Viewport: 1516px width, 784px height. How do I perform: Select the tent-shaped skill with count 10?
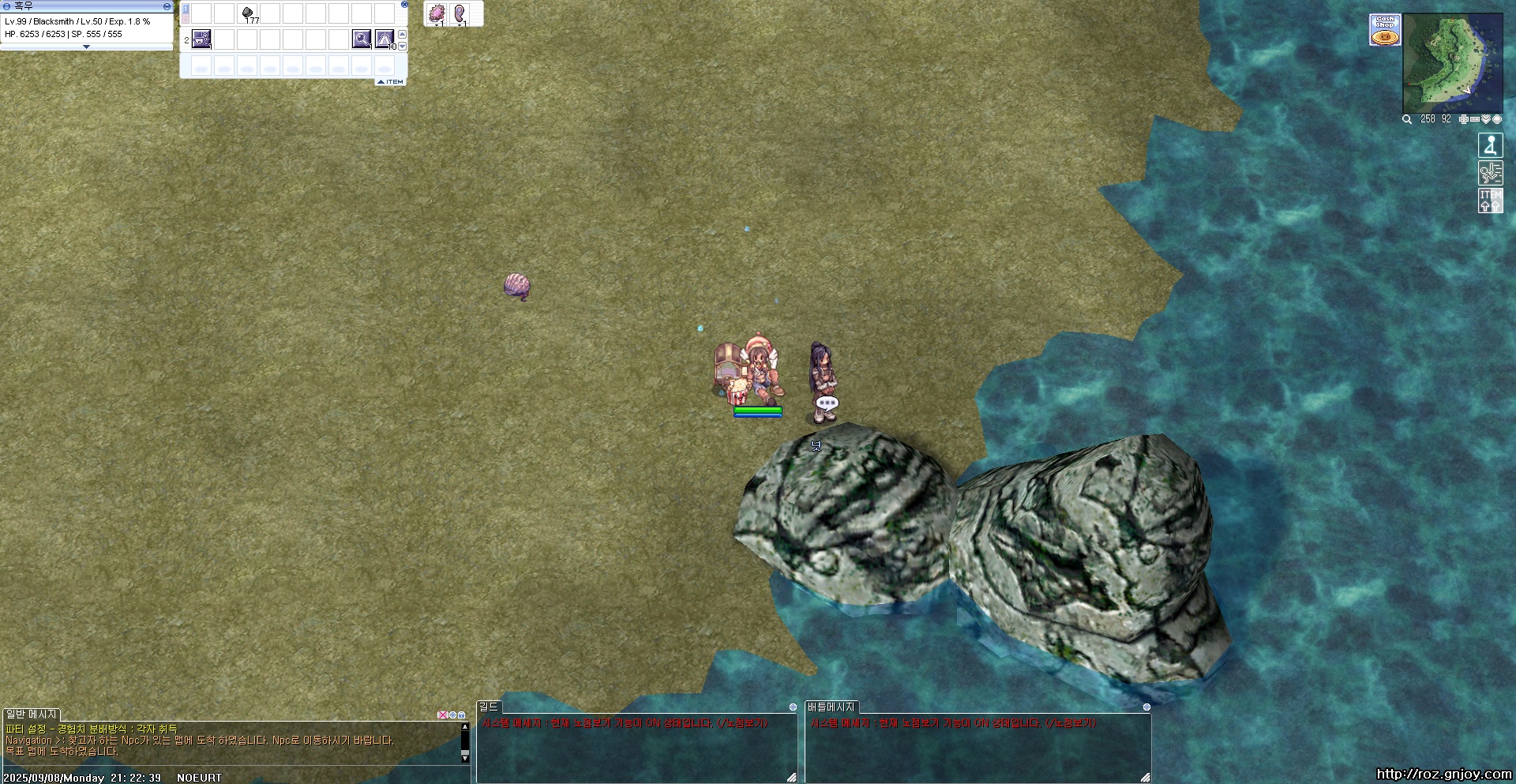[385, 39]
